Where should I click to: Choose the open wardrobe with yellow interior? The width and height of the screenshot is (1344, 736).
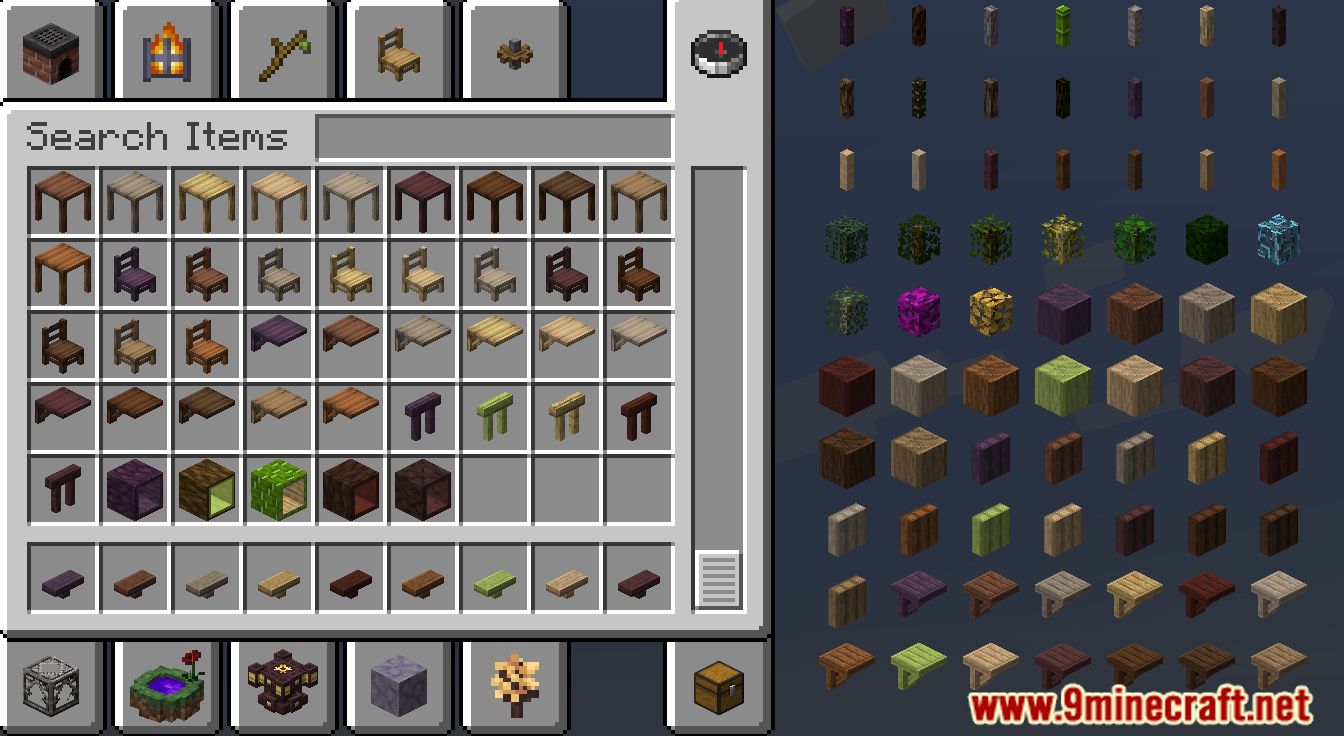[x=207, y=488]
